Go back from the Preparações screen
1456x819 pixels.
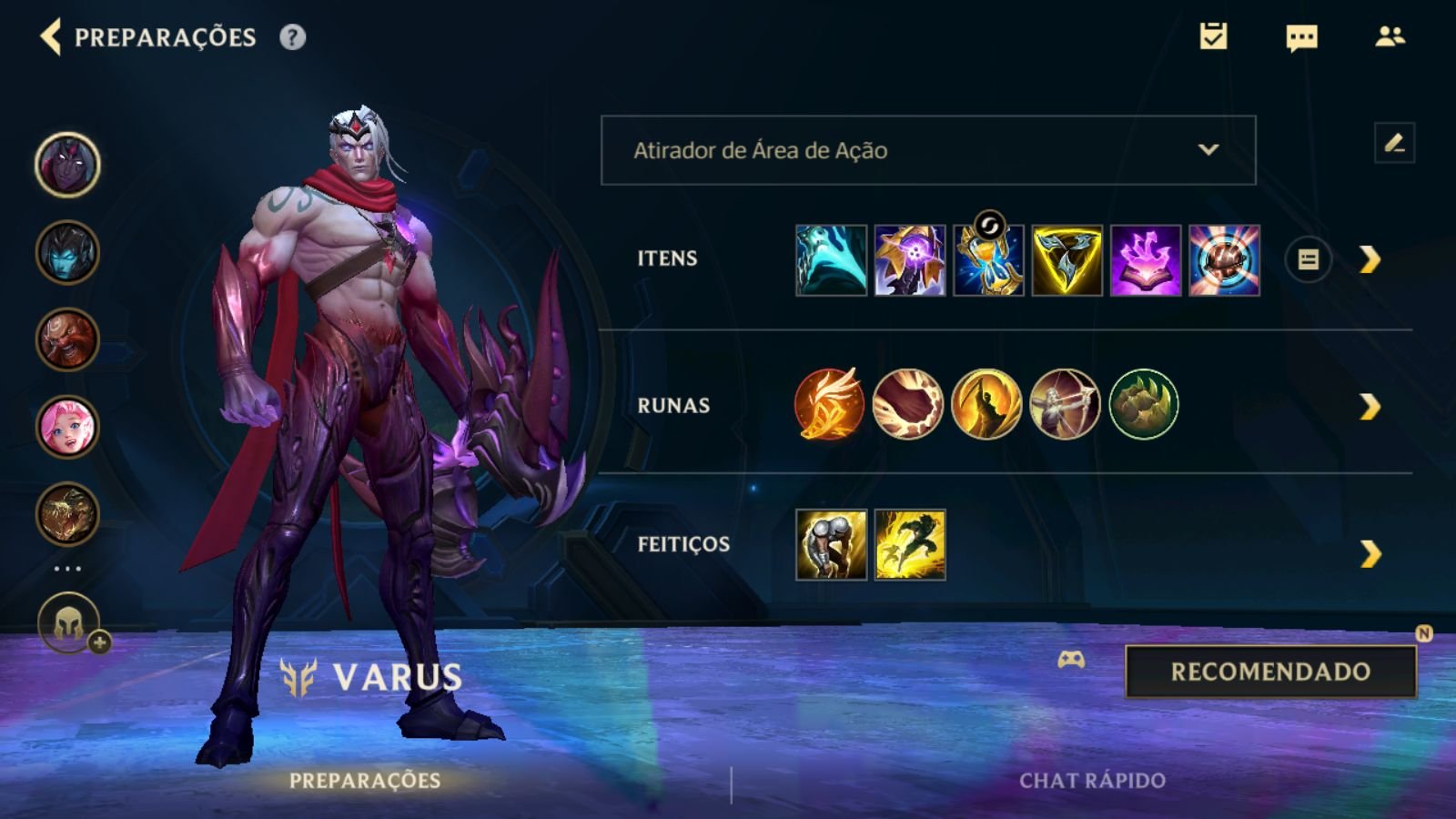pos(51,37)
